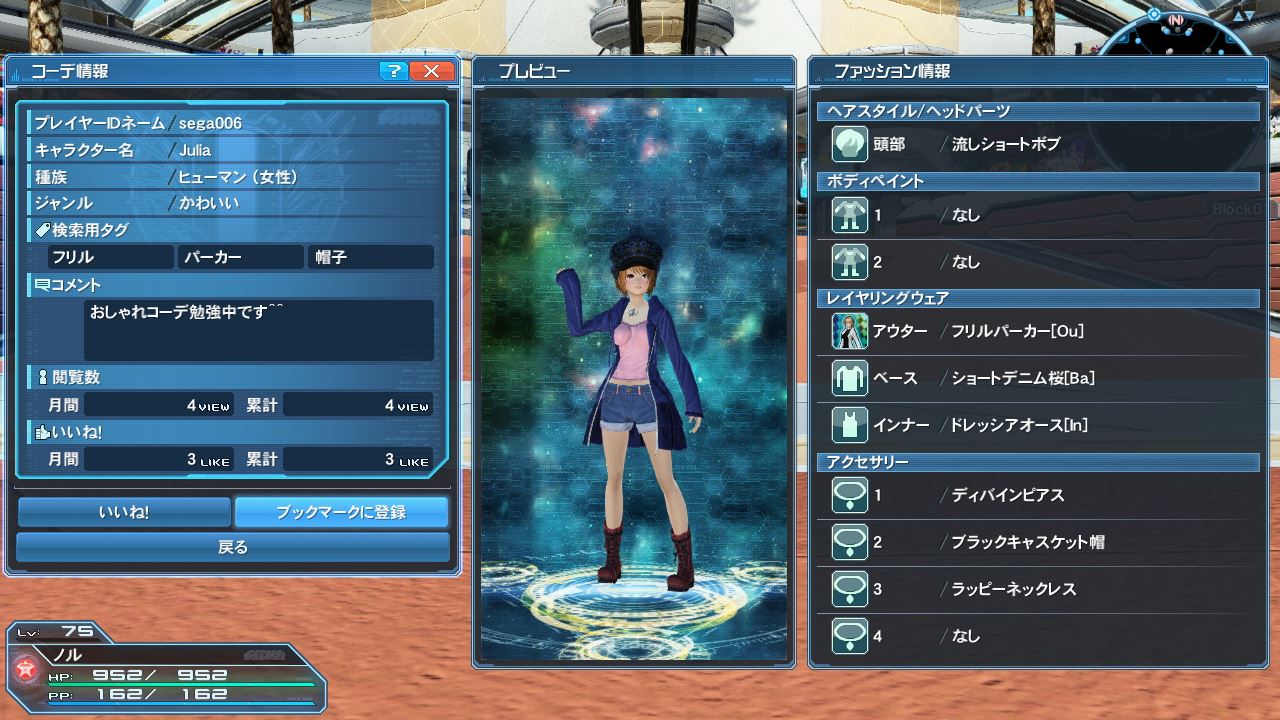Go back with the 戻る button

click(233, 547)
